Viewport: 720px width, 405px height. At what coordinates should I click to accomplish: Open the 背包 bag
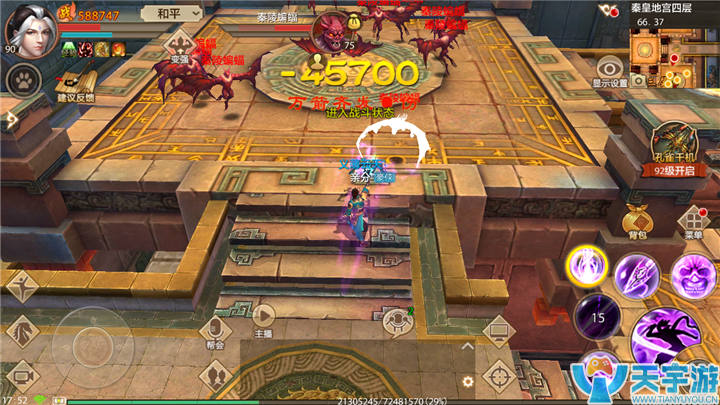pyautogui.click(x=637, y=220)
